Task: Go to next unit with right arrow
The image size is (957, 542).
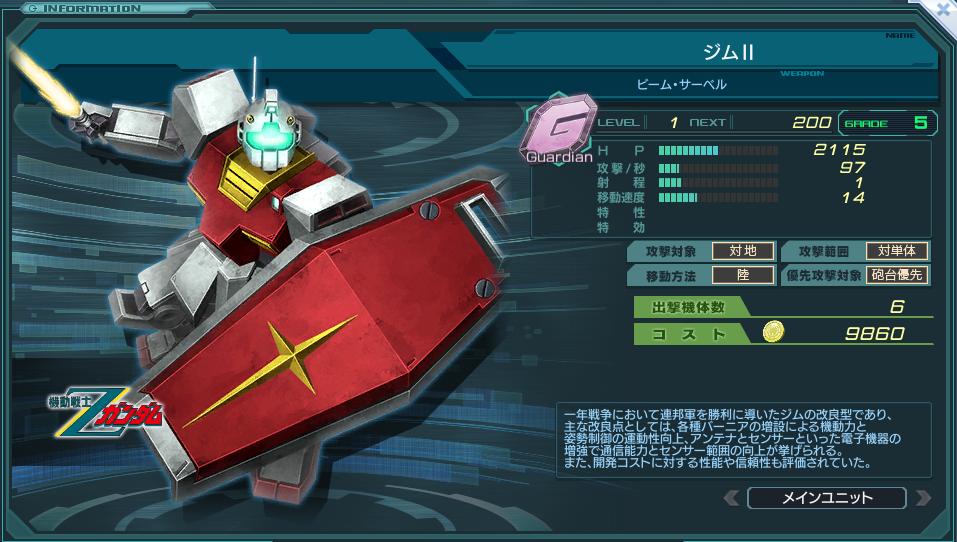Action: click(922, 497)
